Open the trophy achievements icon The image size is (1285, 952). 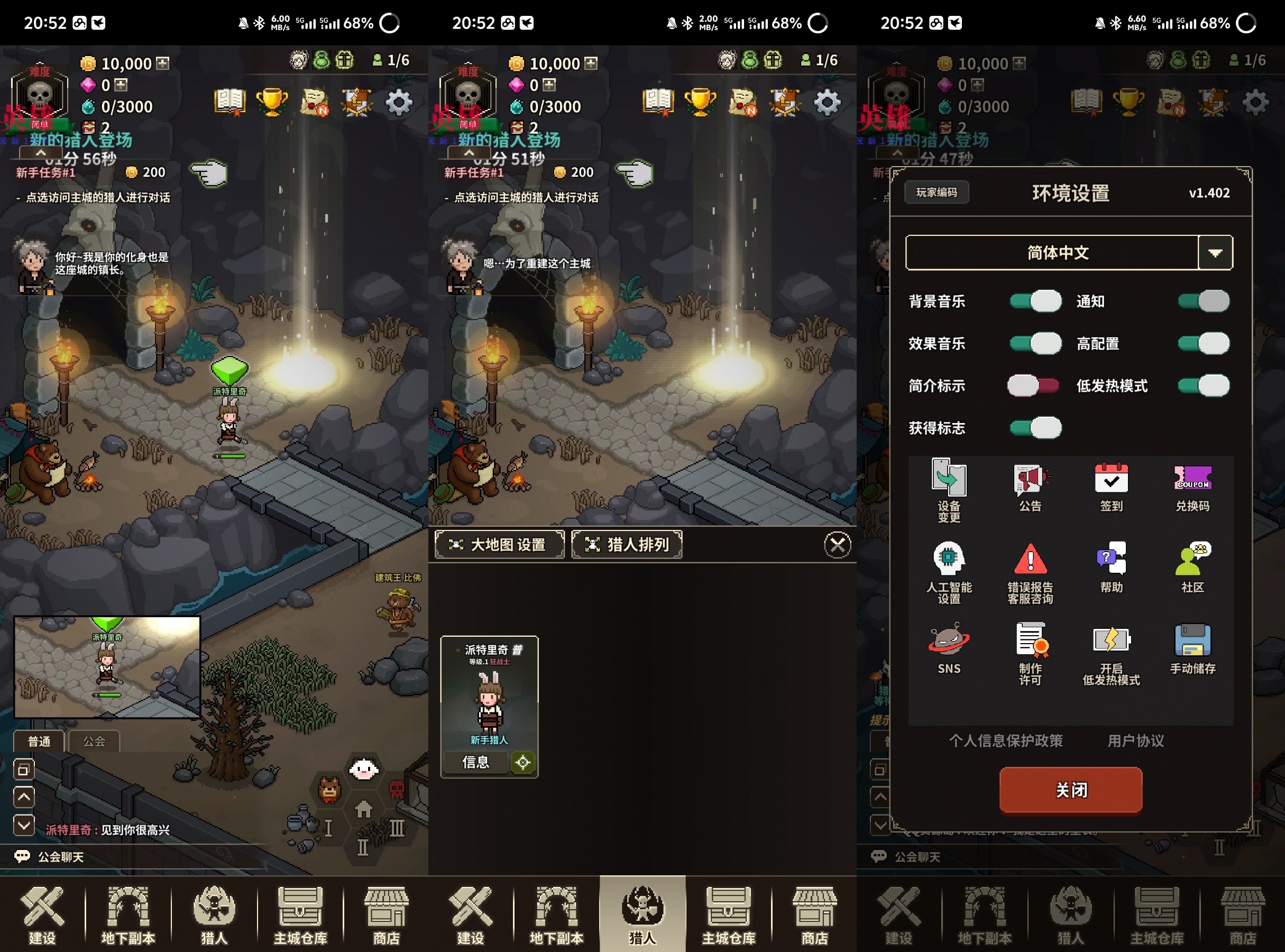click(x=272, y=102)
